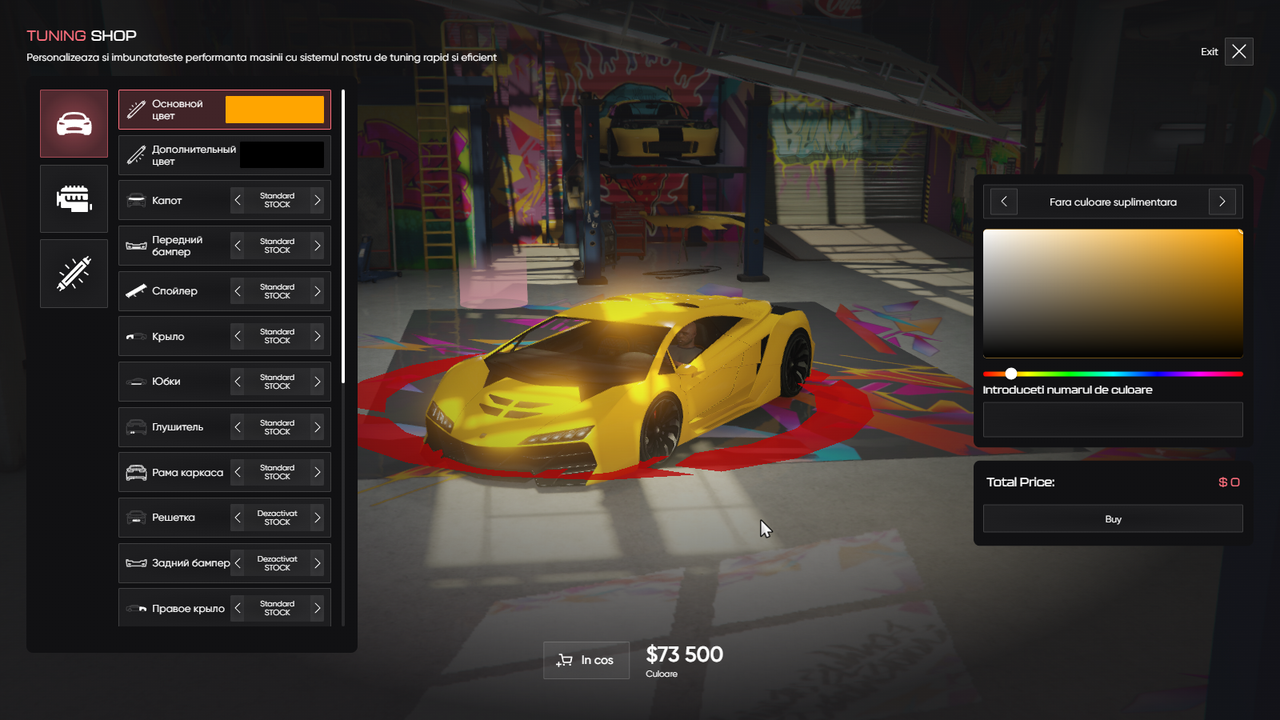The width and height of the screenshot is (1280, 720).
Task: Open the spray paint tools tab
Action: (x=74, y=273)
